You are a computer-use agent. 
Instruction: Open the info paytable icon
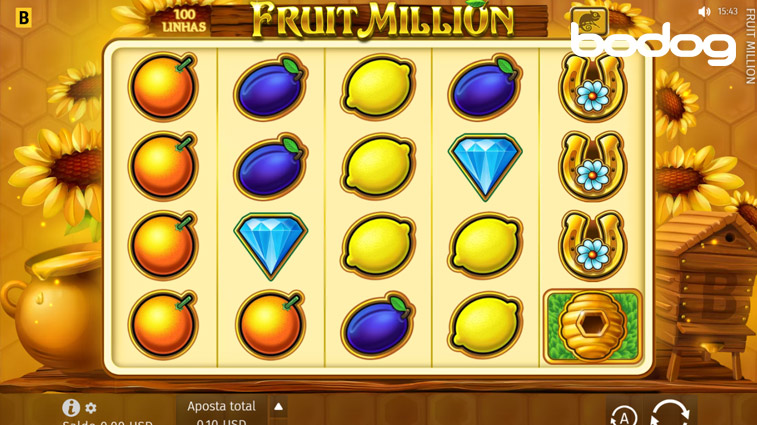point(71,407)
